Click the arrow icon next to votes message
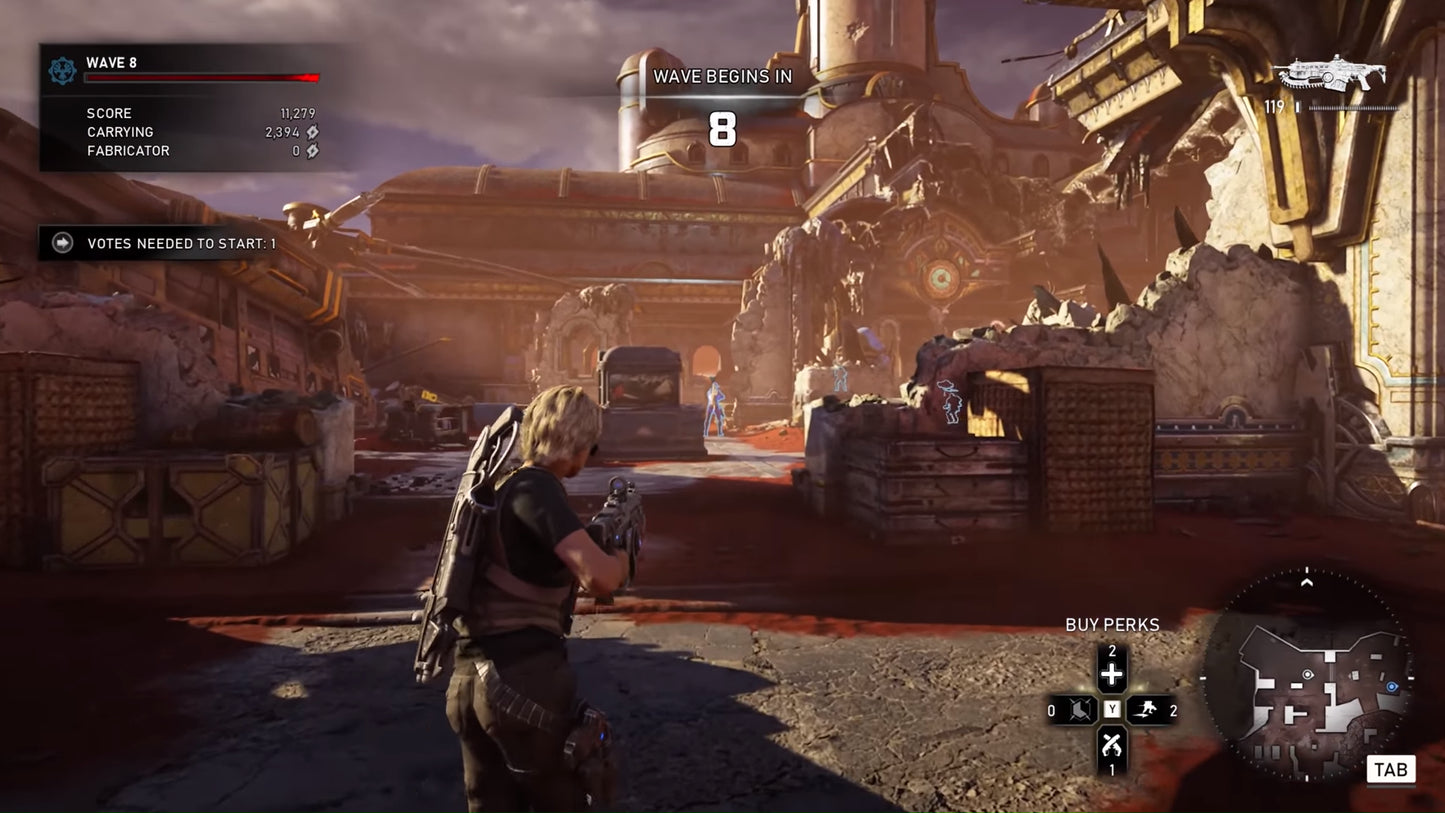Screen dimensions: 1445x813 tap(60, 242)
